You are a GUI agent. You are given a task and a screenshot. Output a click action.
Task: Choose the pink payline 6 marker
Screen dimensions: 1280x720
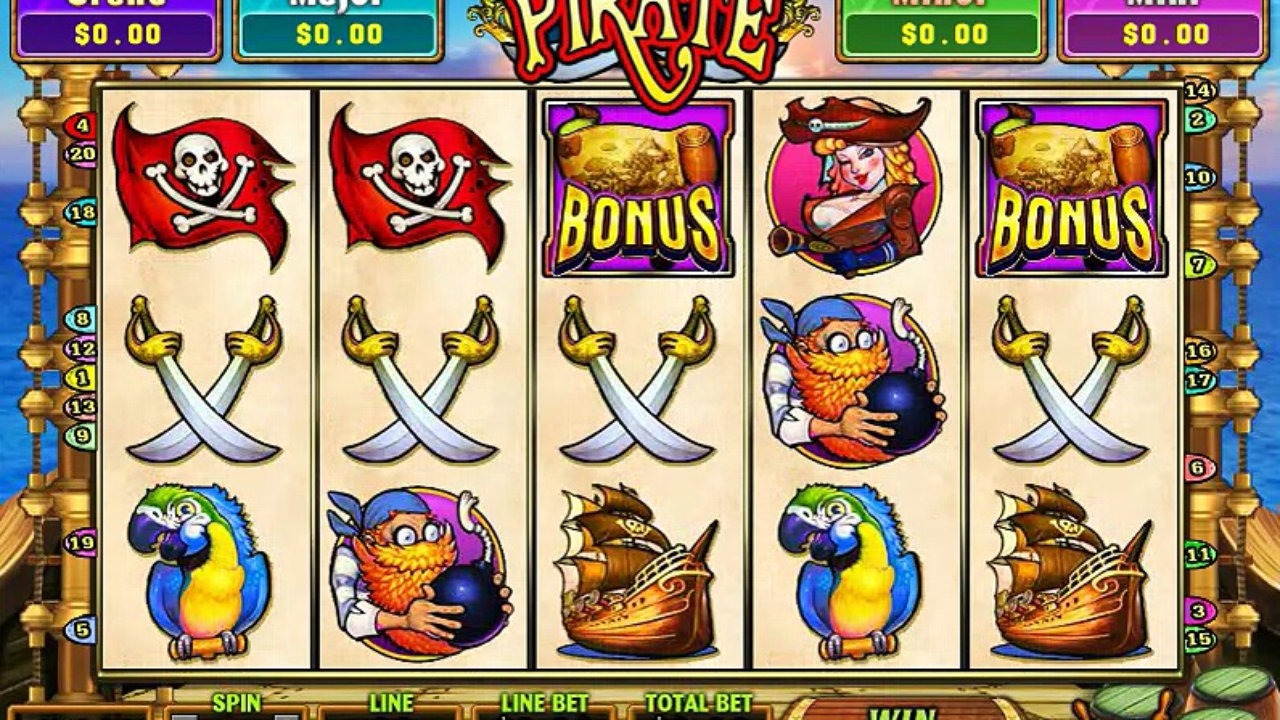click(x=1199, y=467)
